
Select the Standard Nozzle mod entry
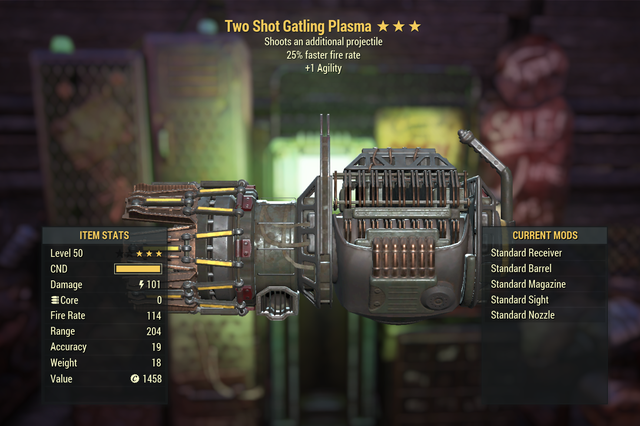(x=523, y=315)
